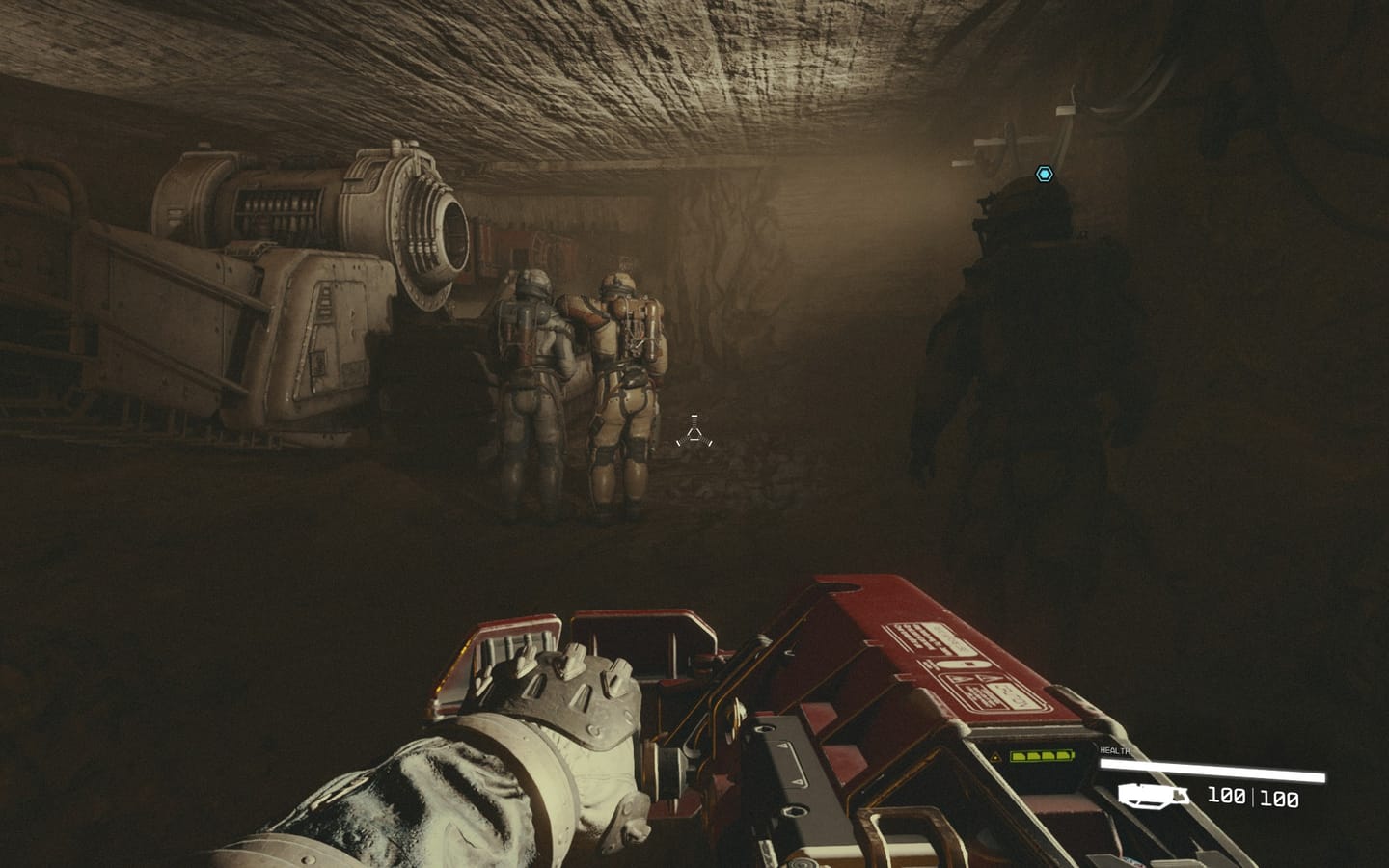The image size is (1389, 868).
Task: Select the equipped cutter weapon icon
Action: 1154,796
